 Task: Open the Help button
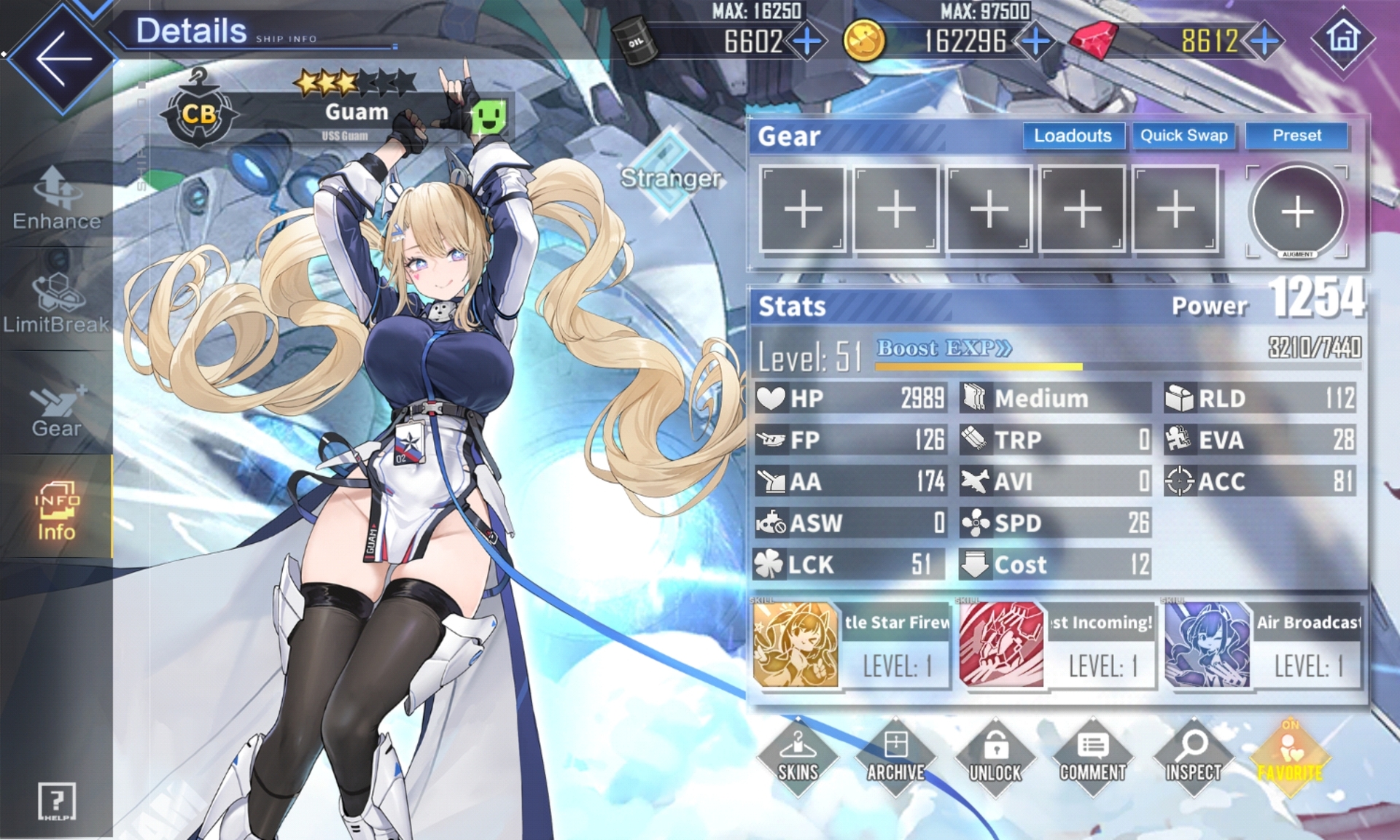tap(57, 801)
